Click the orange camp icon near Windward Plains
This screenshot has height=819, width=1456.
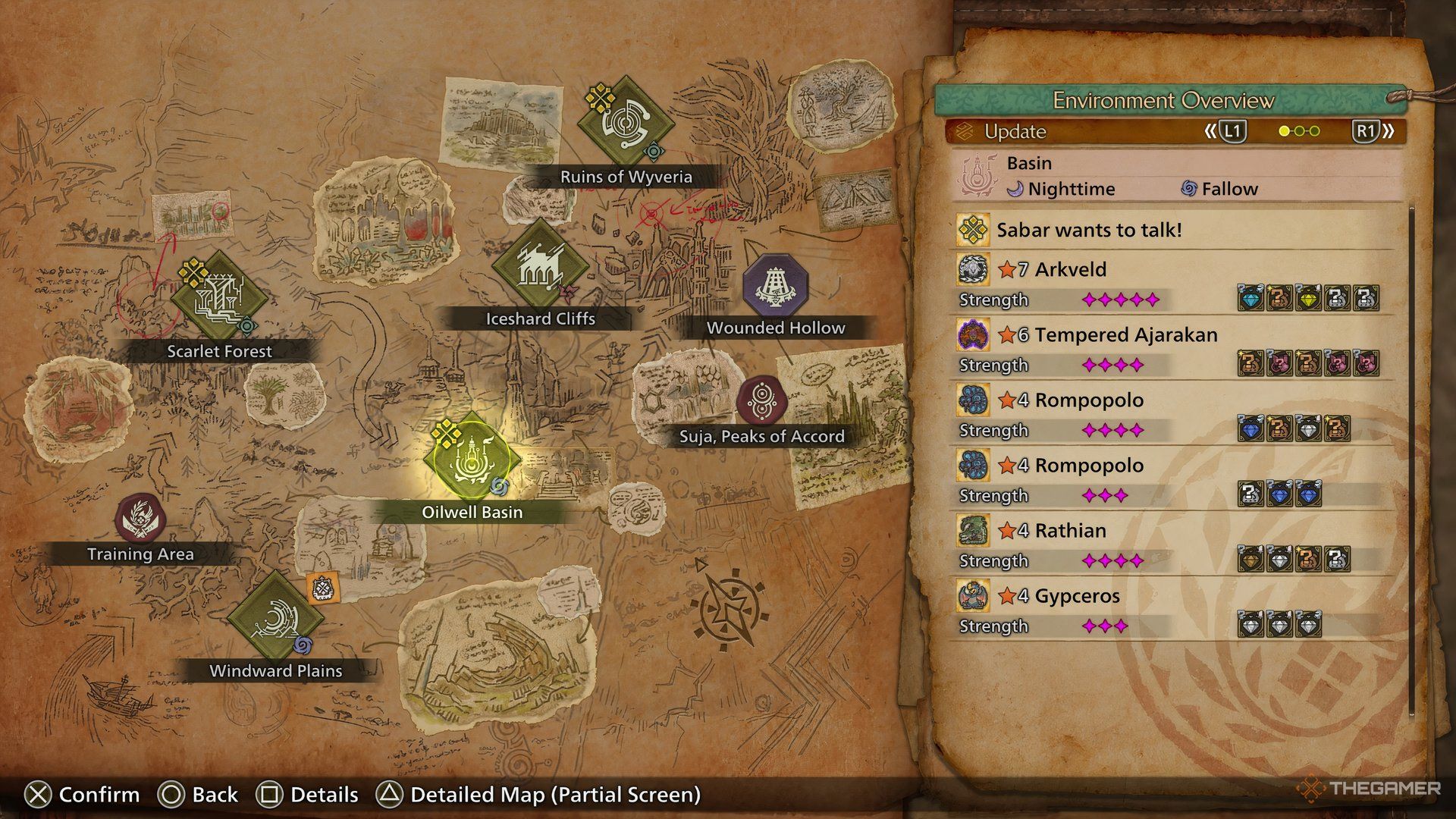point(323,588)
